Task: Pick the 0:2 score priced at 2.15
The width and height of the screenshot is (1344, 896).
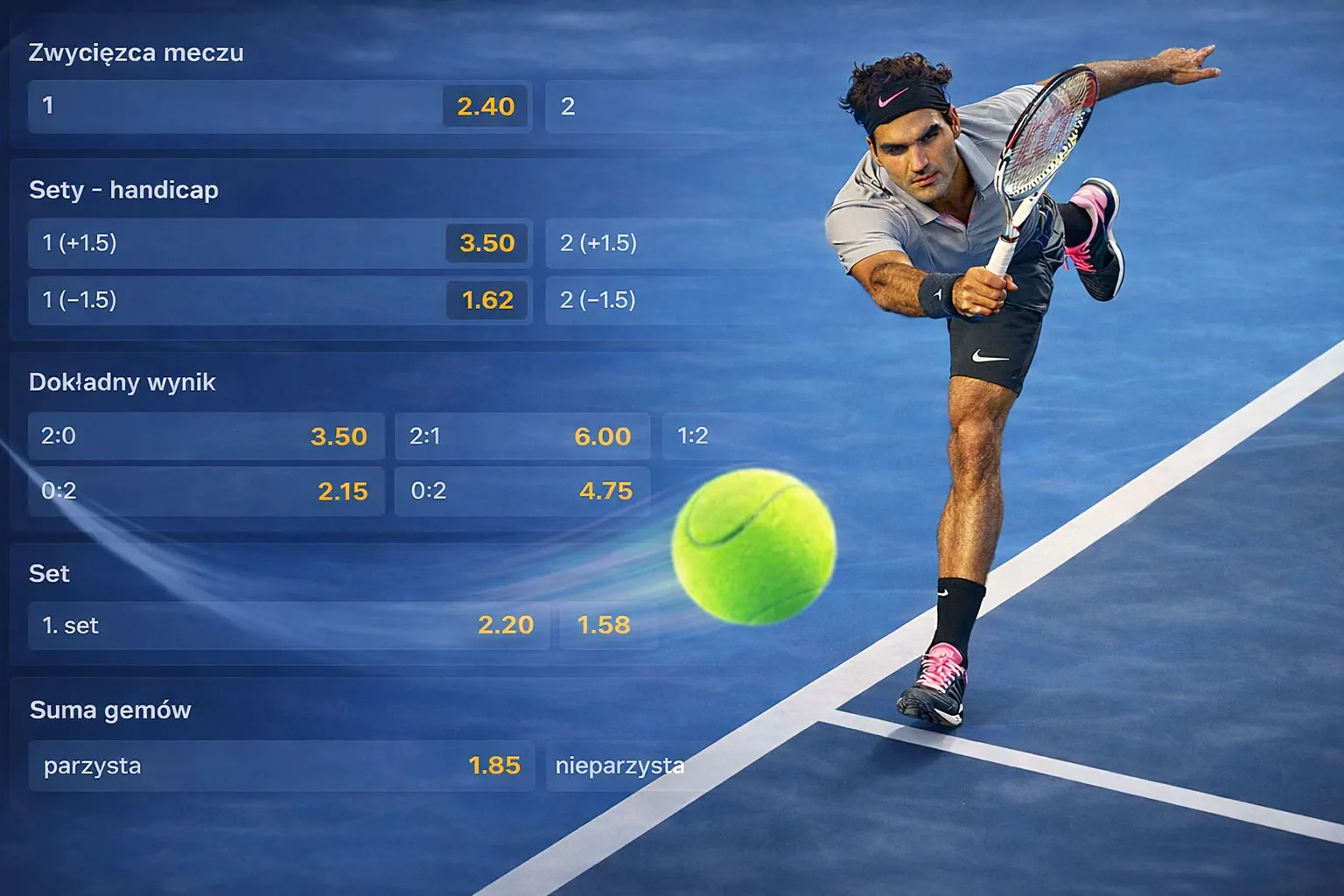Action: (x=206, y=491)
